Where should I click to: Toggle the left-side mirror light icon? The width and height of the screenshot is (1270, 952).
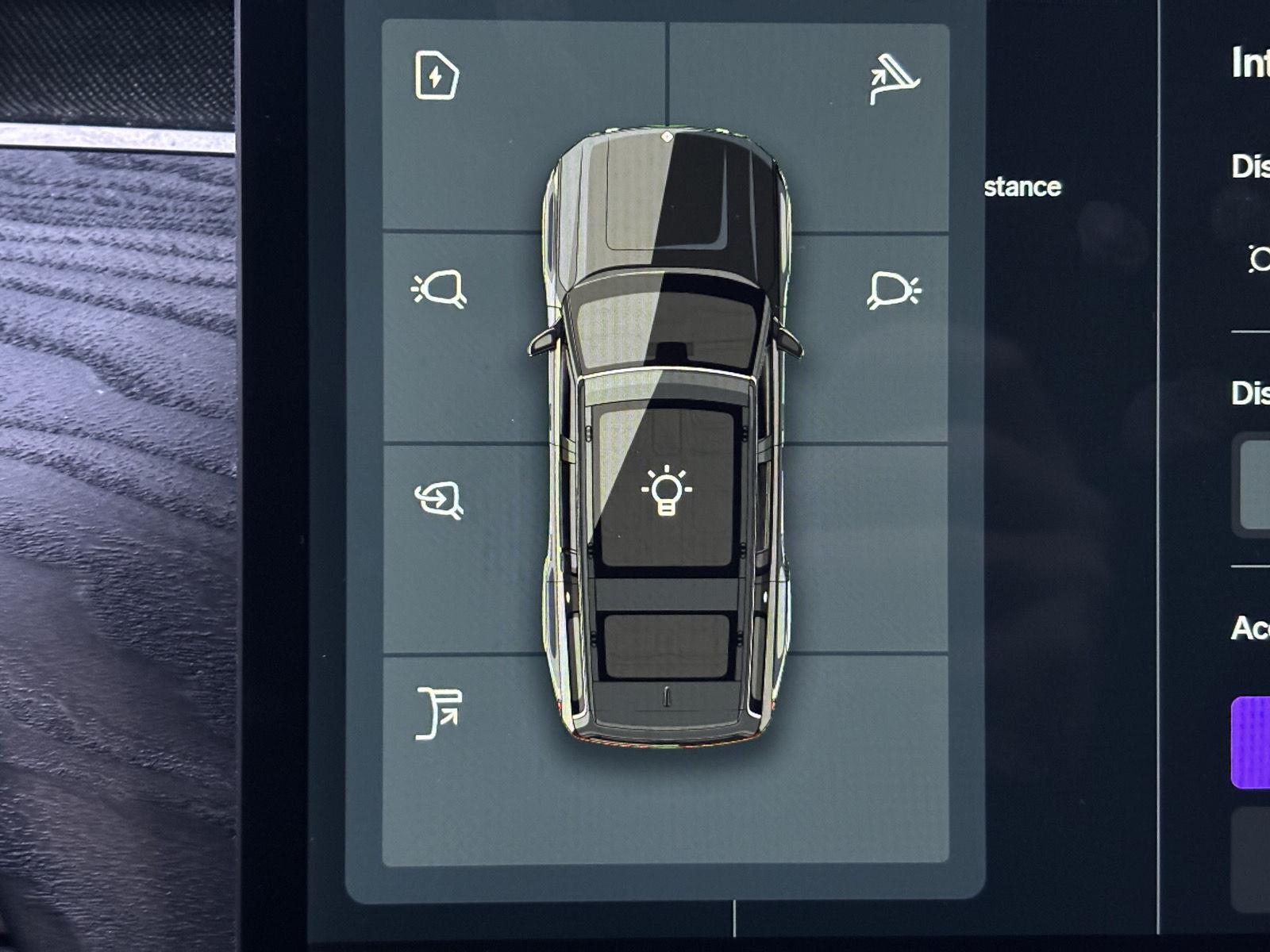pos(439,289)
